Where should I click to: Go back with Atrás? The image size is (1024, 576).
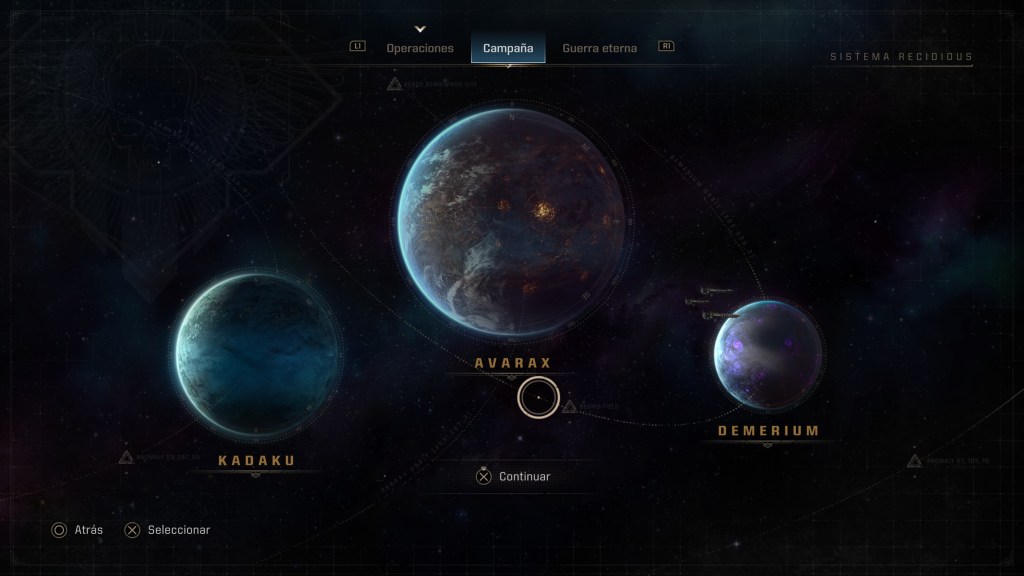[x=77, y=530]
